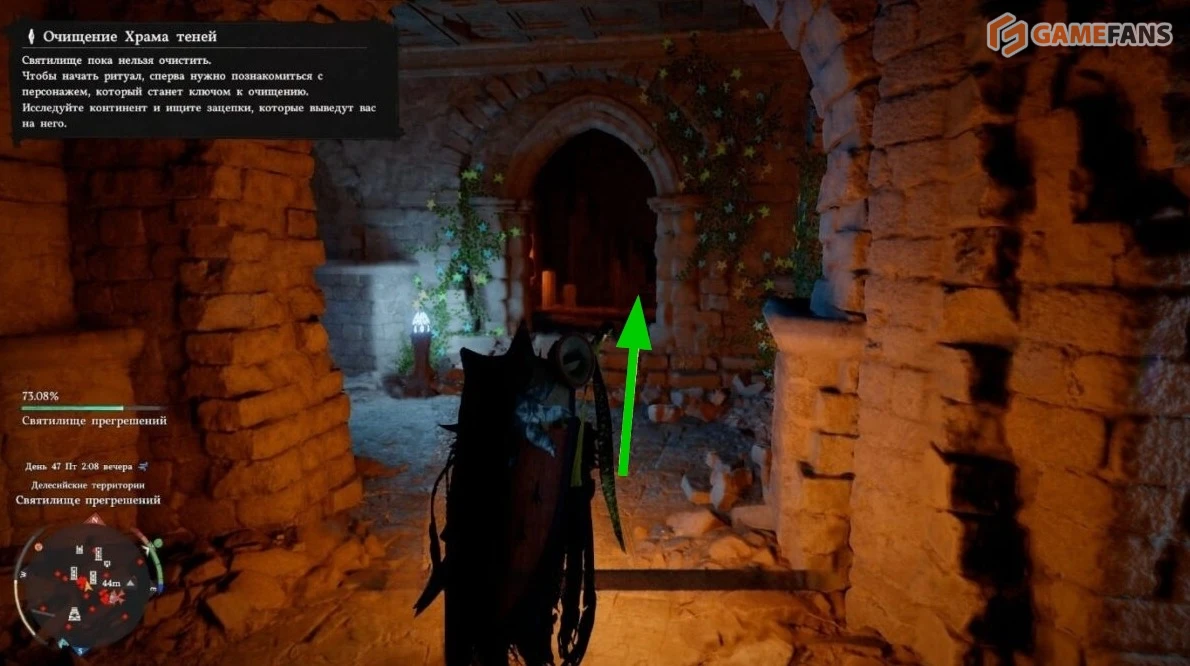The width and height of the screenshot is (1190, 666).
Task: Click the north compass marker on minimap
Action: pos(95,520)
